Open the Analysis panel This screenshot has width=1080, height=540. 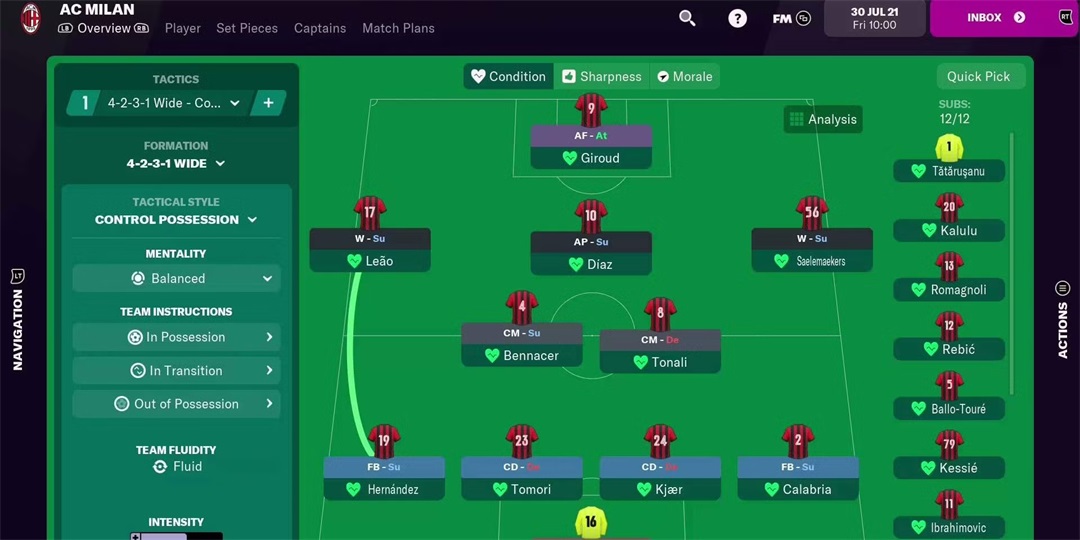[823, 119]
